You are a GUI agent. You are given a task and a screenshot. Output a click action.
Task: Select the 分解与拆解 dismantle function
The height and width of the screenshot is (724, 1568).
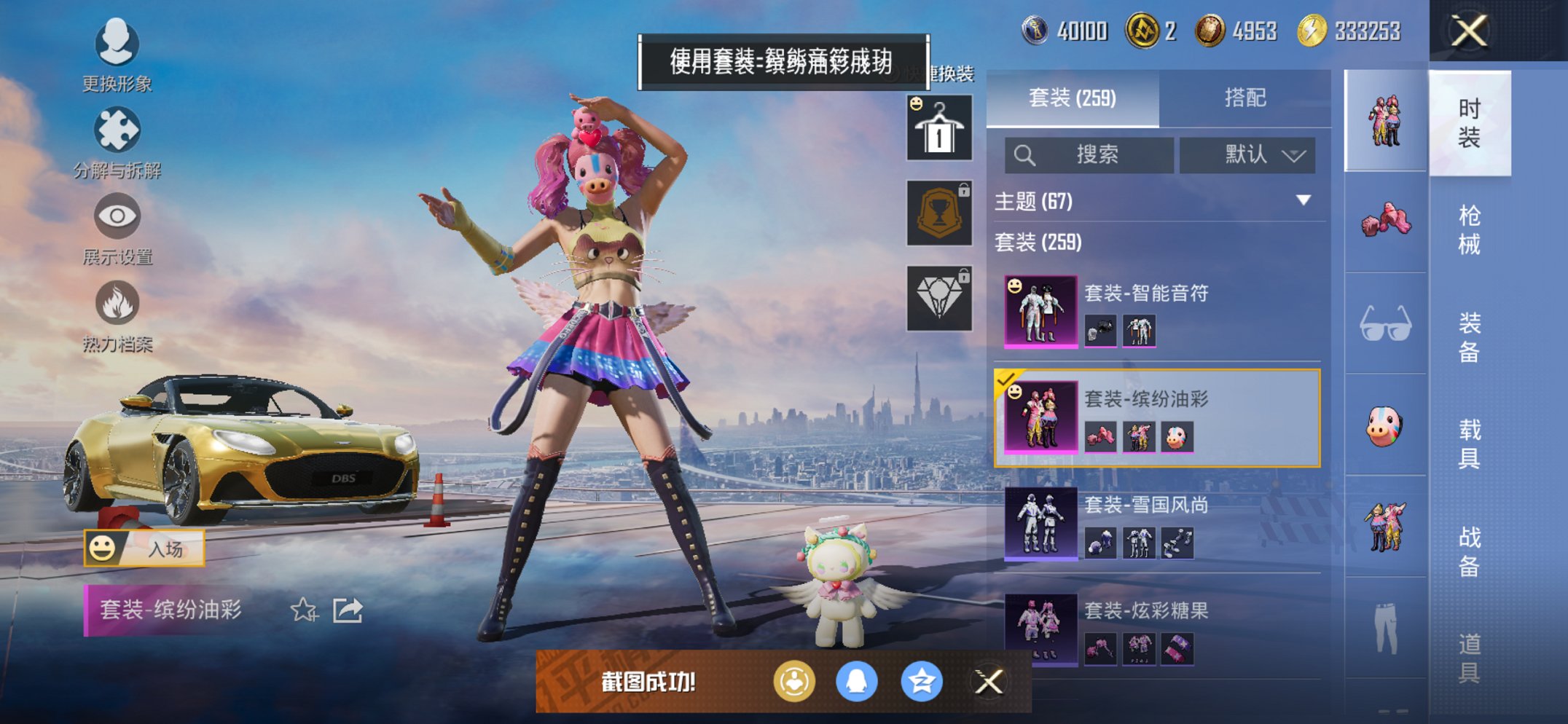(117, 131)
